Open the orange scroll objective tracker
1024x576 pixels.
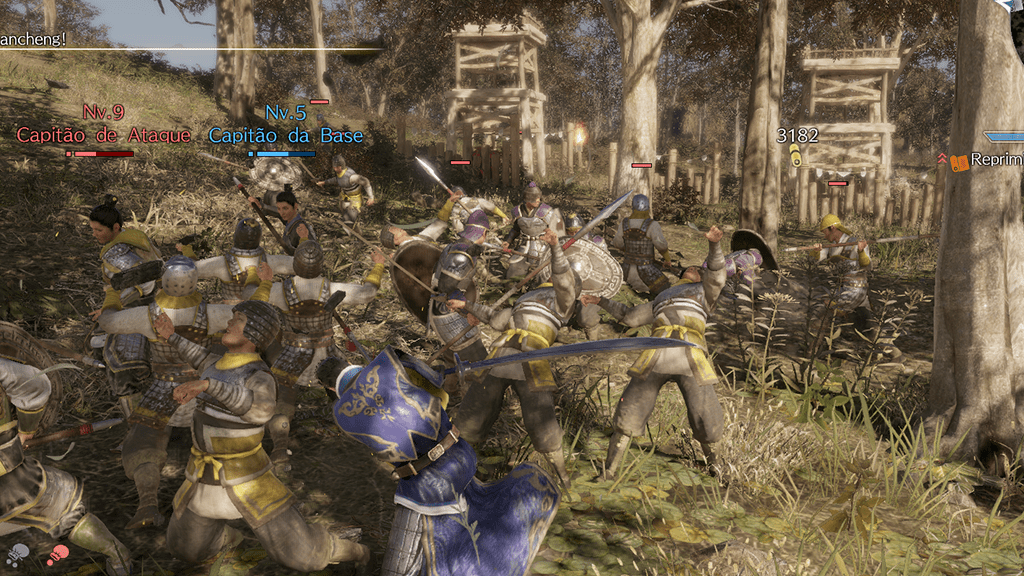(959, 161)
